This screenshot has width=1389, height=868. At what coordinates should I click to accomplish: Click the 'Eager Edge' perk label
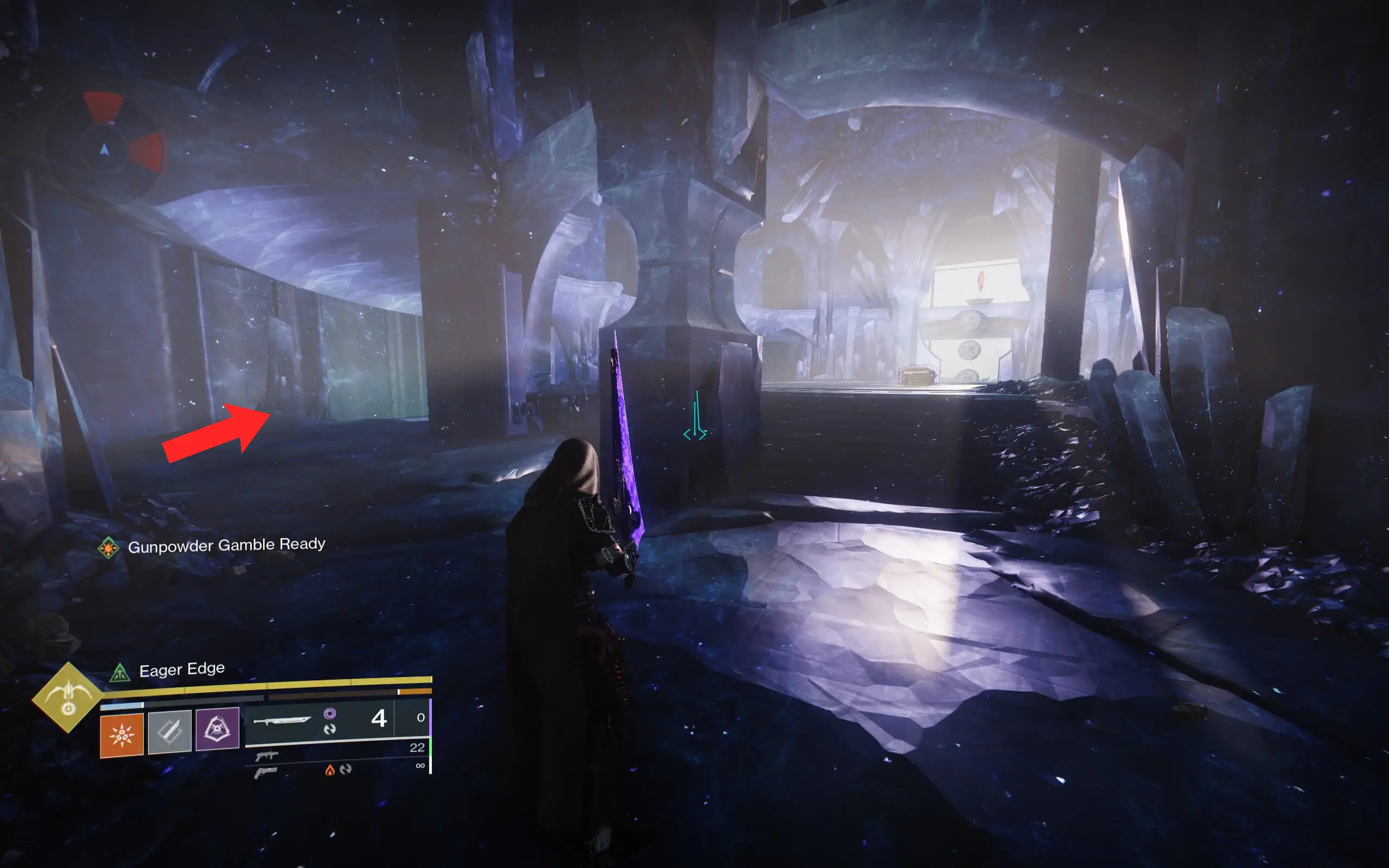tap(182, 669)
